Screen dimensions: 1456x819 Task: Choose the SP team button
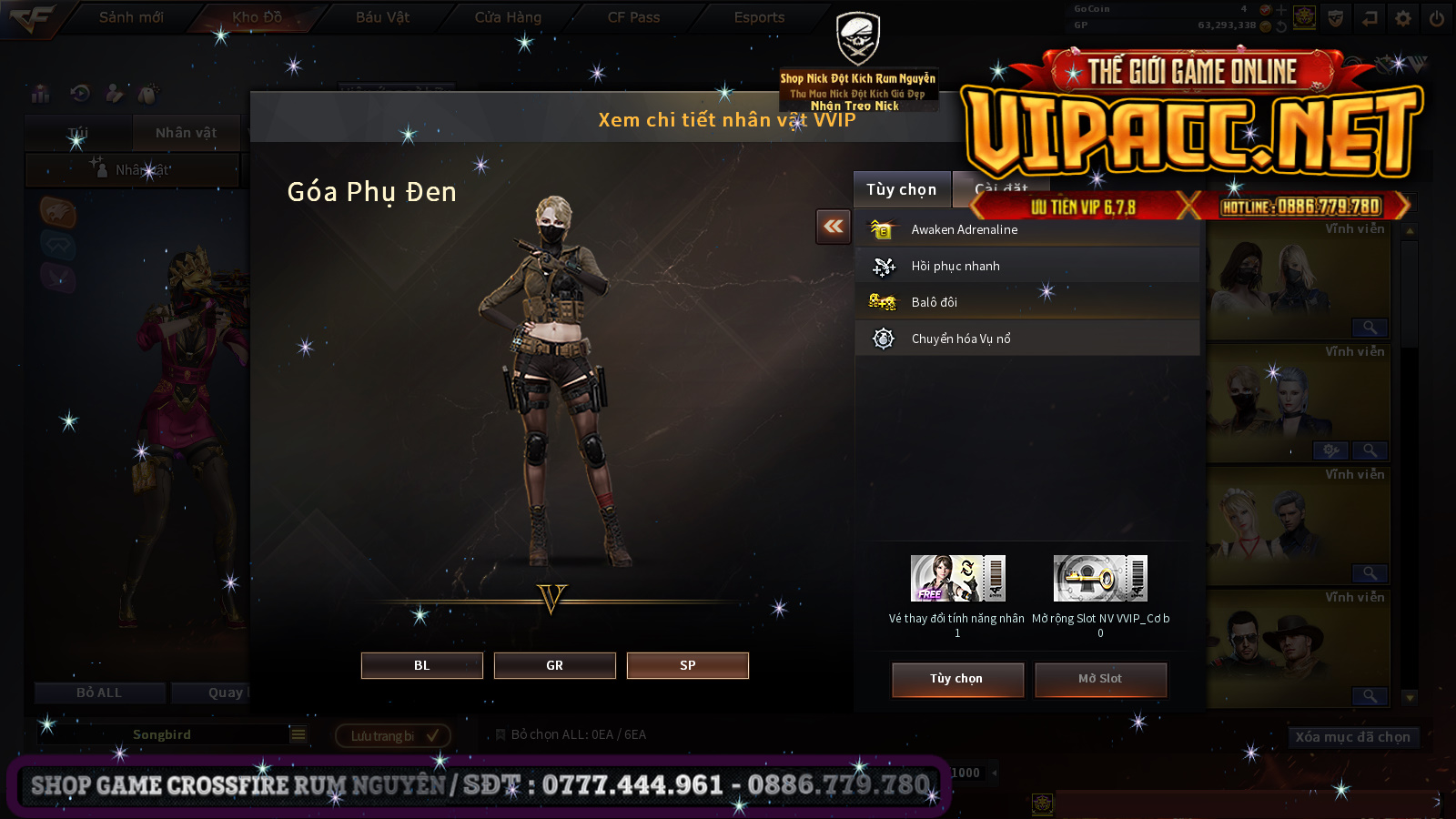(687, 665)
